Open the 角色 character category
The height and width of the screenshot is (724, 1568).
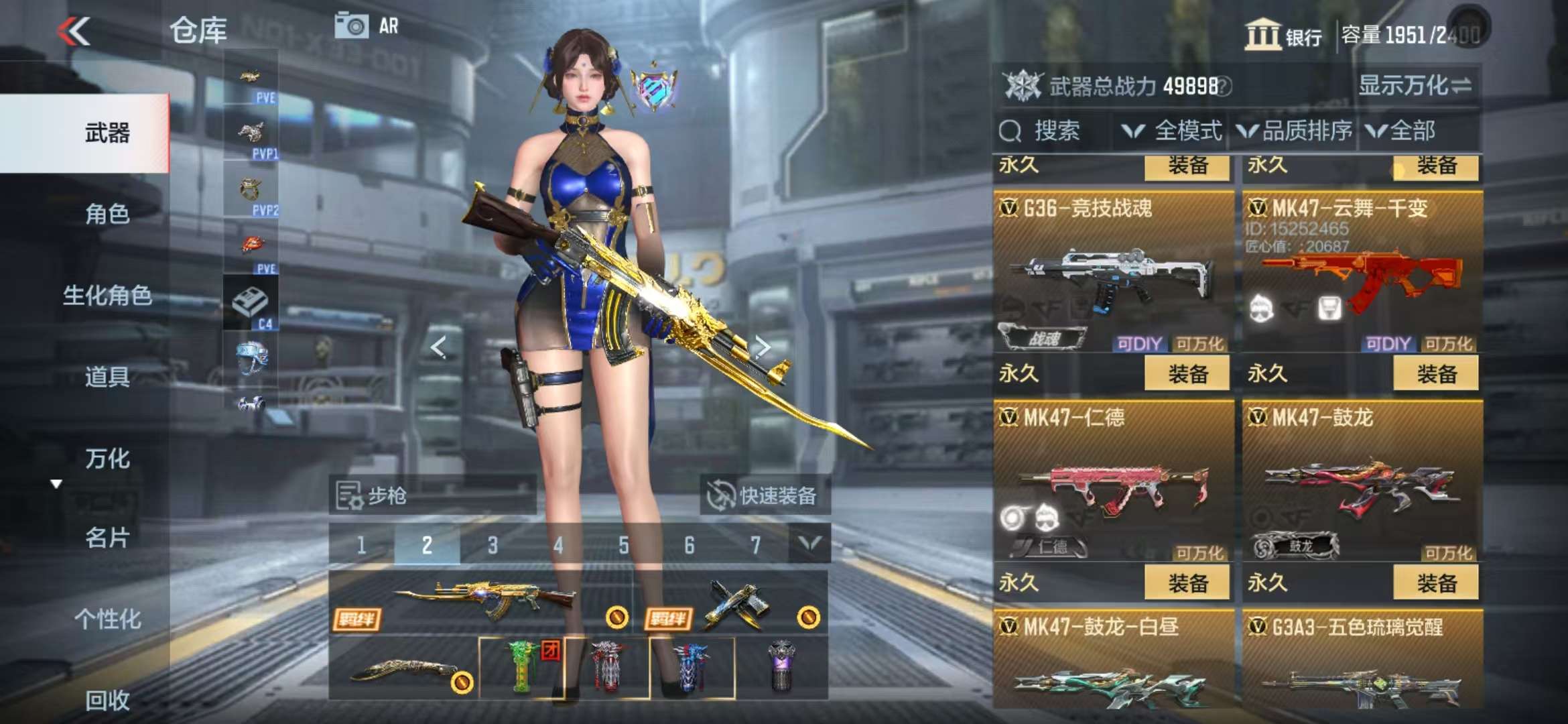pyautogui.click(x=107, y=215)
